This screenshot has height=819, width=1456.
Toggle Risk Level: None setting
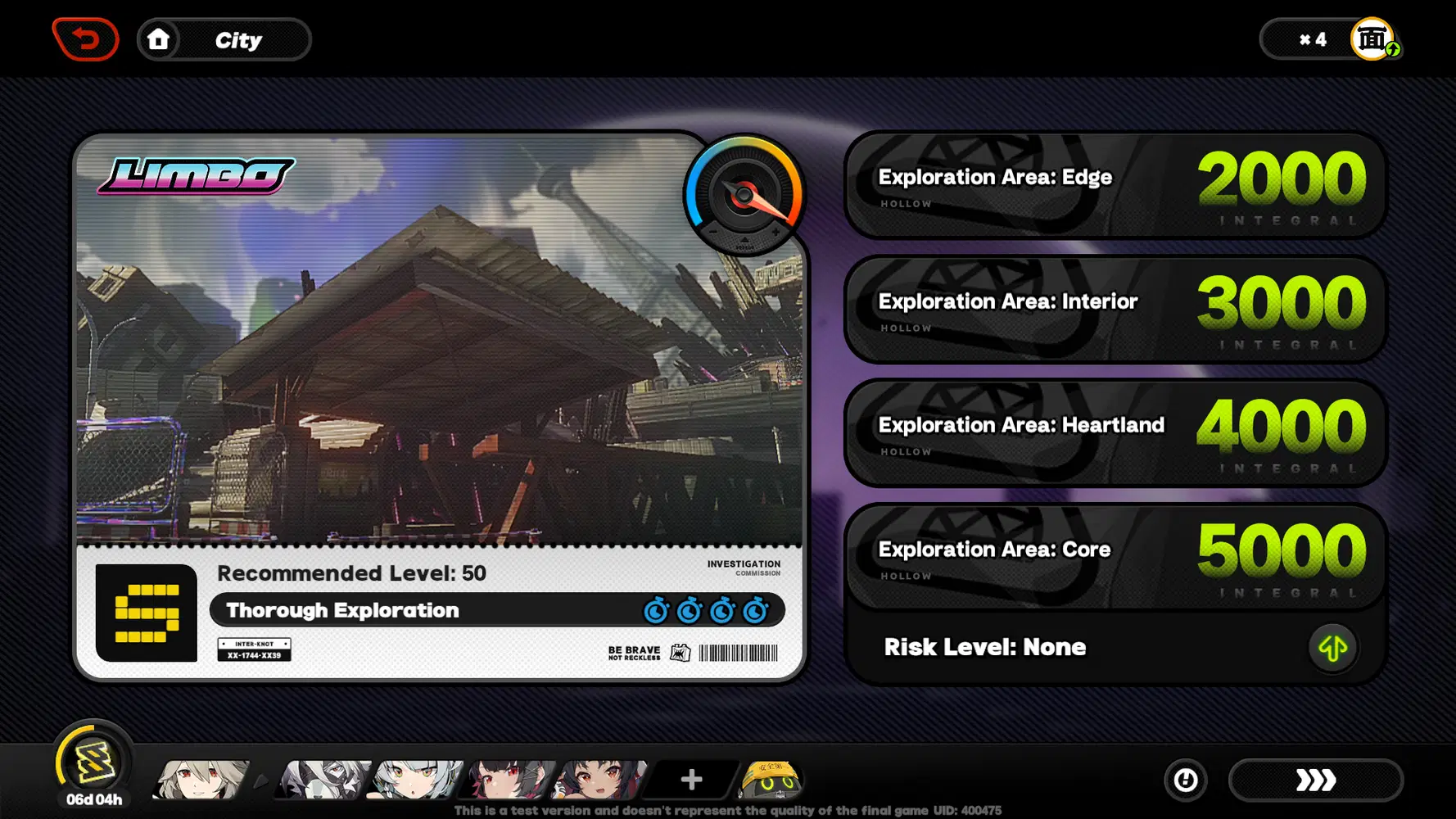985,647
